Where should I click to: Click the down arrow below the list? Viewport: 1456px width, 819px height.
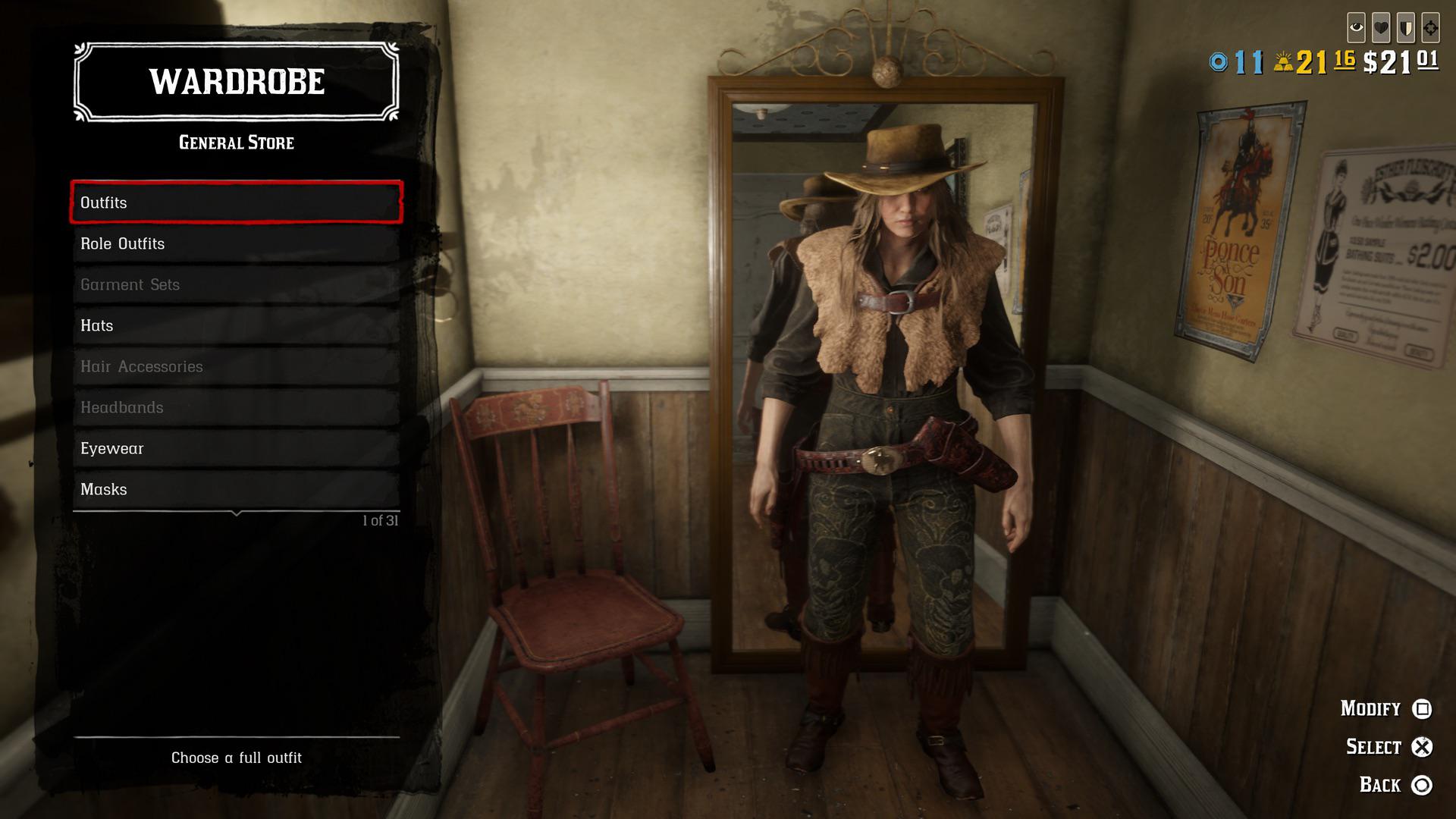point(237,514)
